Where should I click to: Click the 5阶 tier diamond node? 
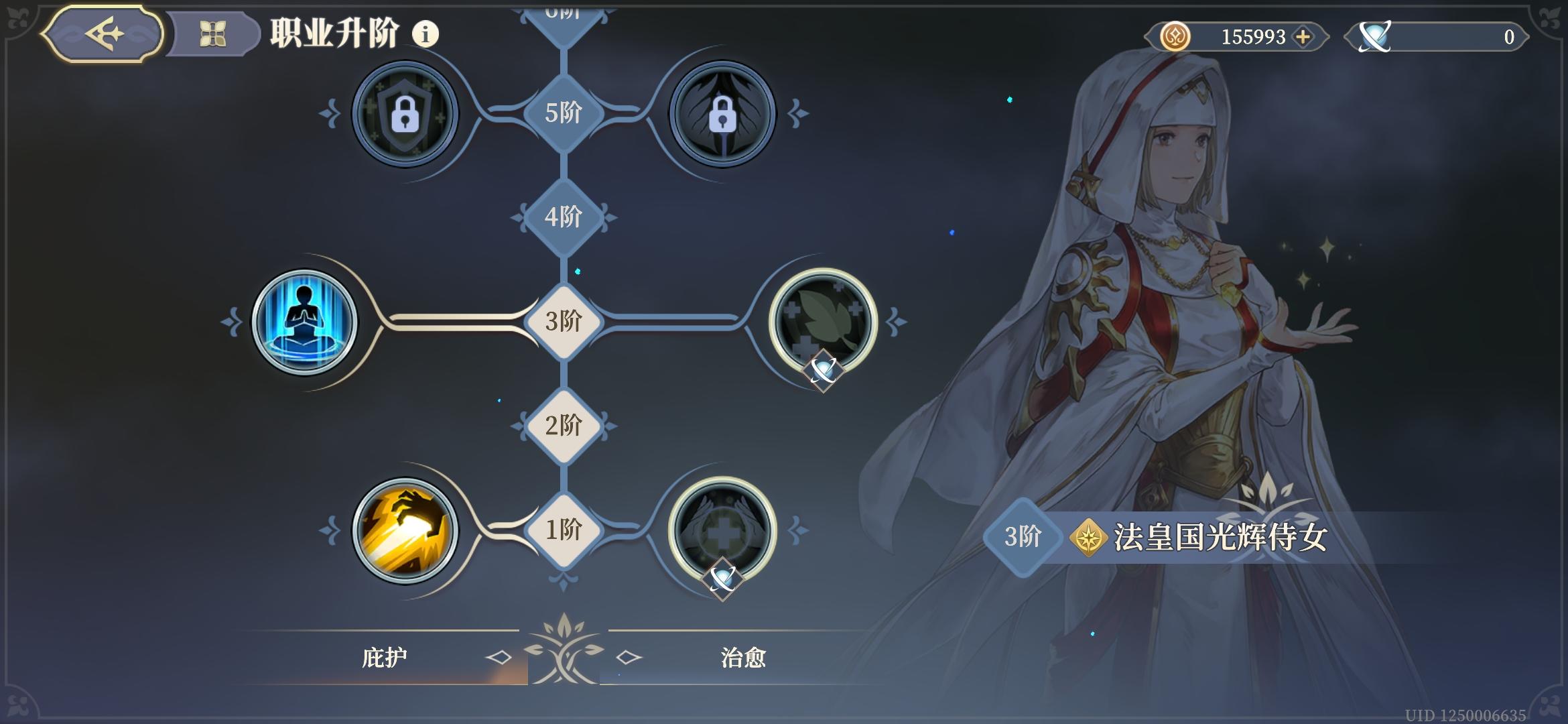point(564,114)
